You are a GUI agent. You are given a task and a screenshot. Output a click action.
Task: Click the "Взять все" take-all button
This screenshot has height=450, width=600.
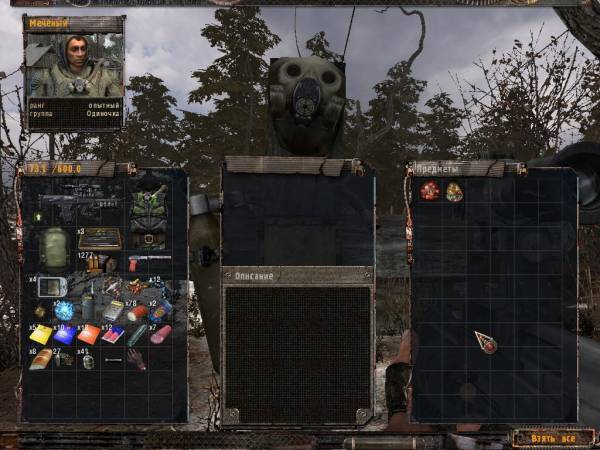coord(546,438)
